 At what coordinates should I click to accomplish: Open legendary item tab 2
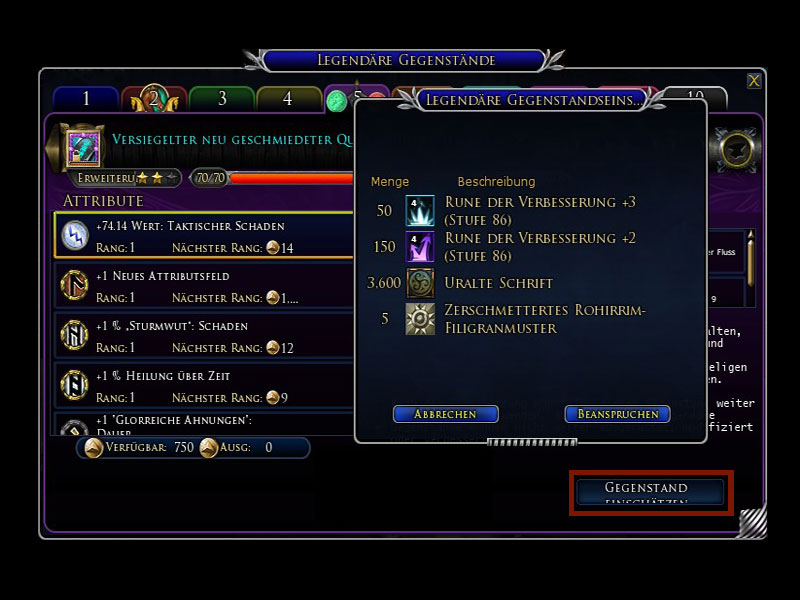[x=153, y=99]
